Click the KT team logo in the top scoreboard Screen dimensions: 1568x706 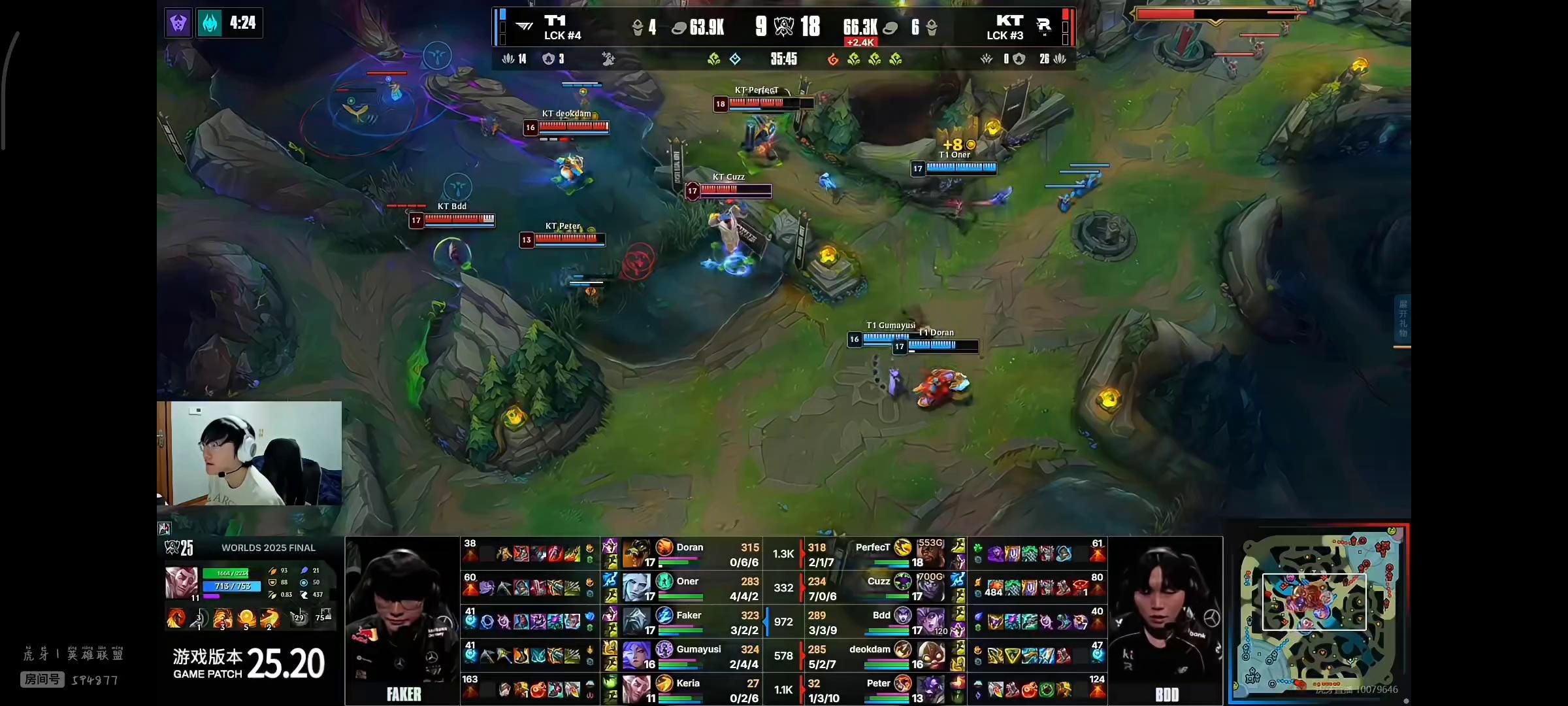coord(1043,26)
